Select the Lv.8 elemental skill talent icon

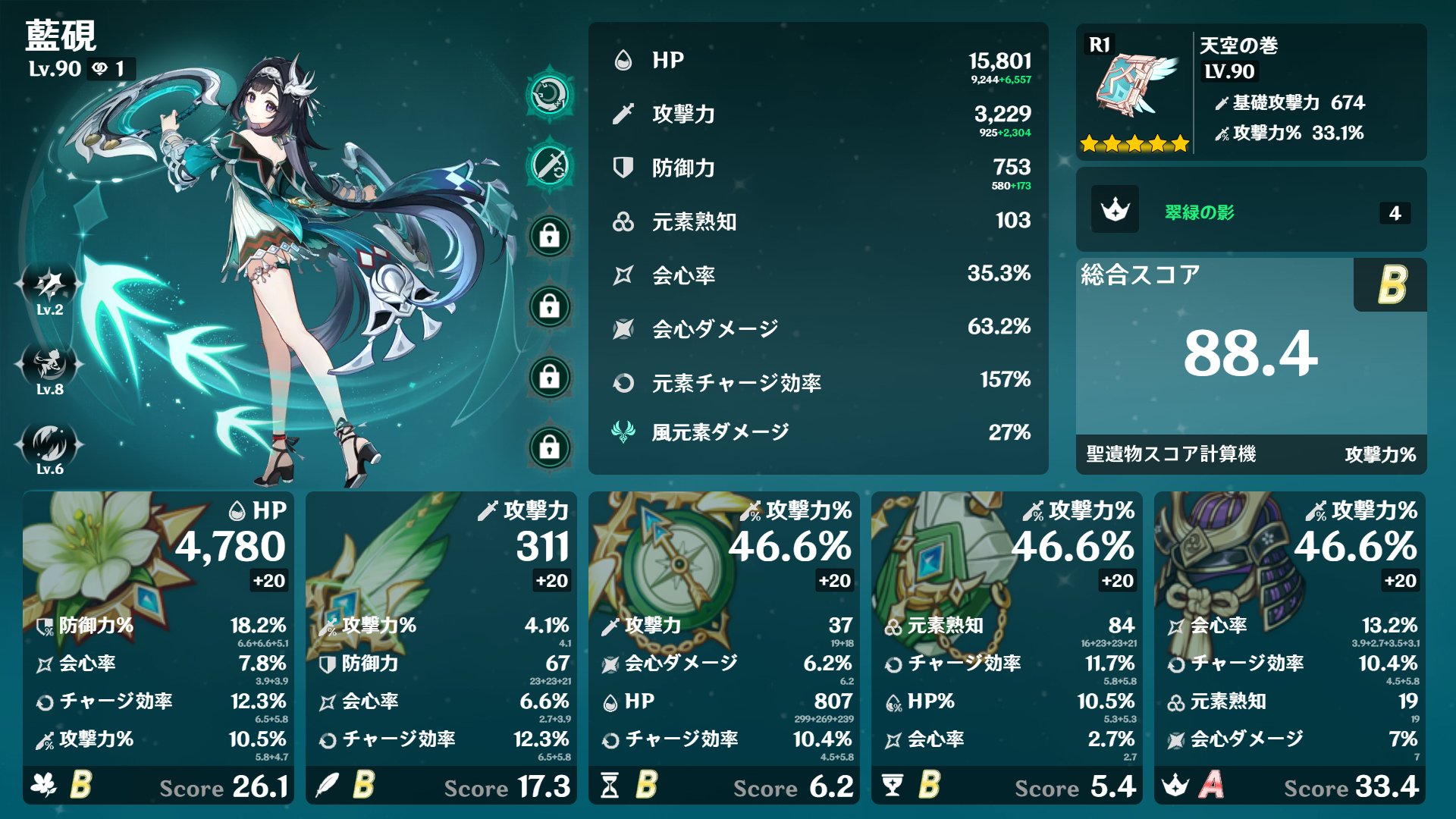pos(50,366)
